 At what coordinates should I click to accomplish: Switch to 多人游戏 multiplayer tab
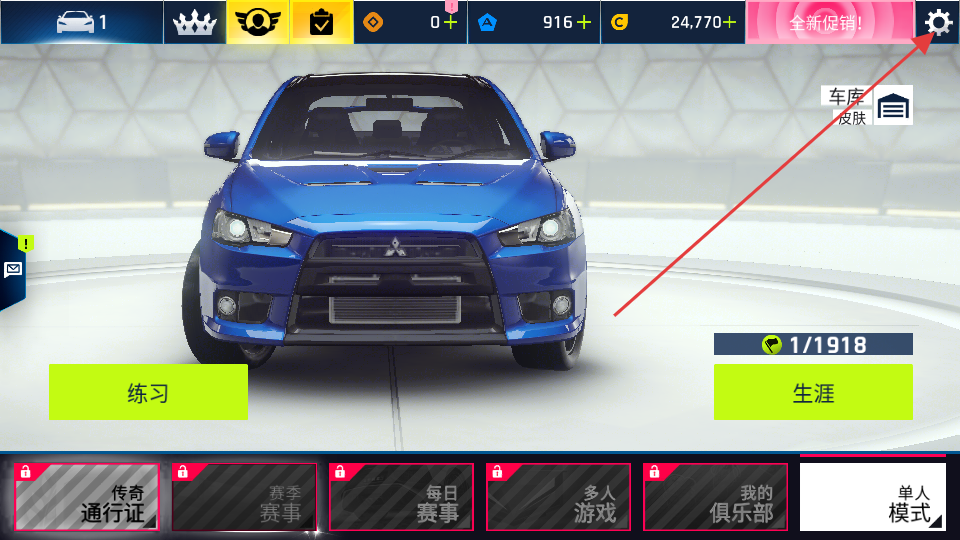(x=558, y=497)
